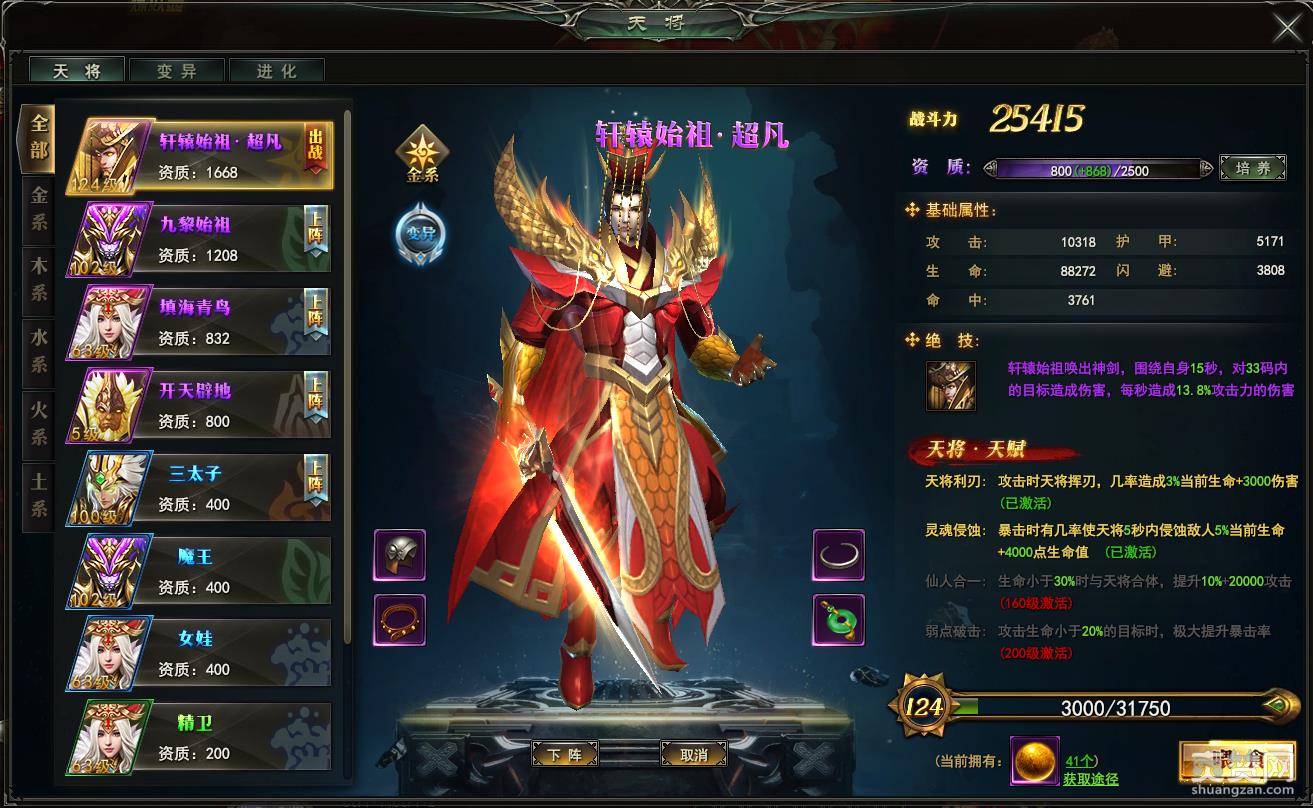The image size is (1313, 808).
Task: Open the 获取途径 link
Action: 1090,779
